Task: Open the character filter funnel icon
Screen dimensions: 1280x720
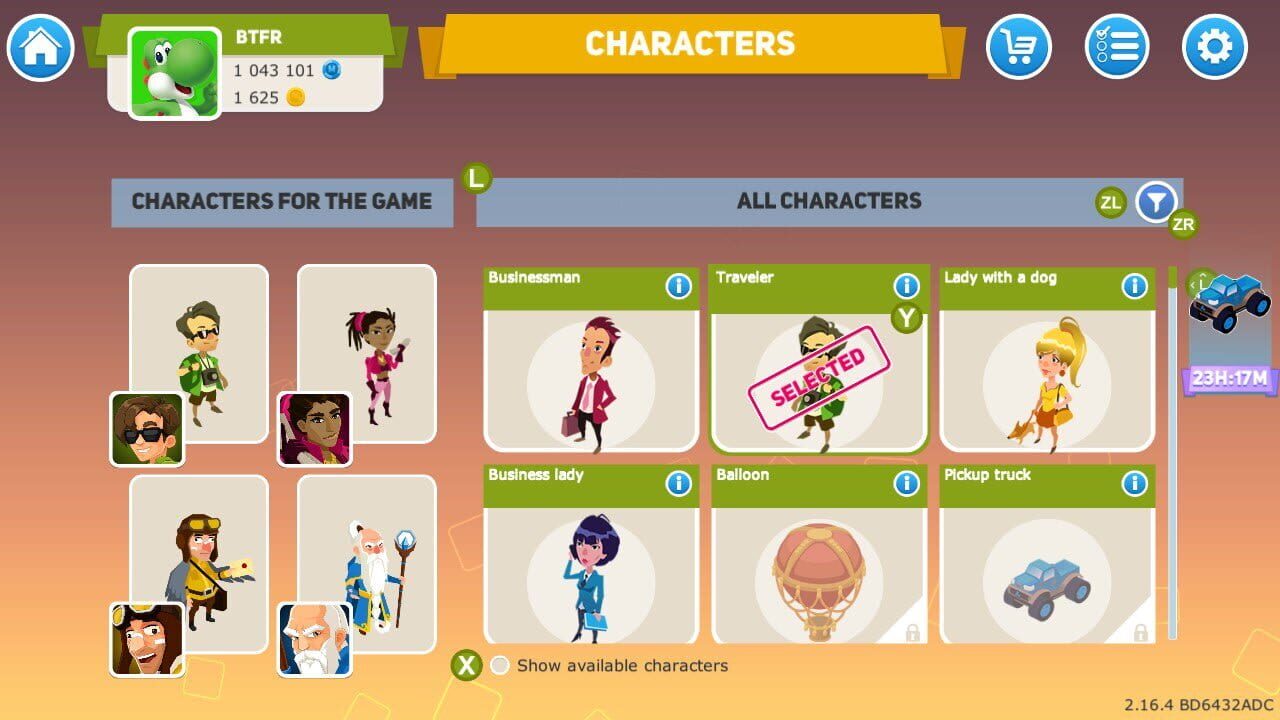Action: coord(1155,201)
